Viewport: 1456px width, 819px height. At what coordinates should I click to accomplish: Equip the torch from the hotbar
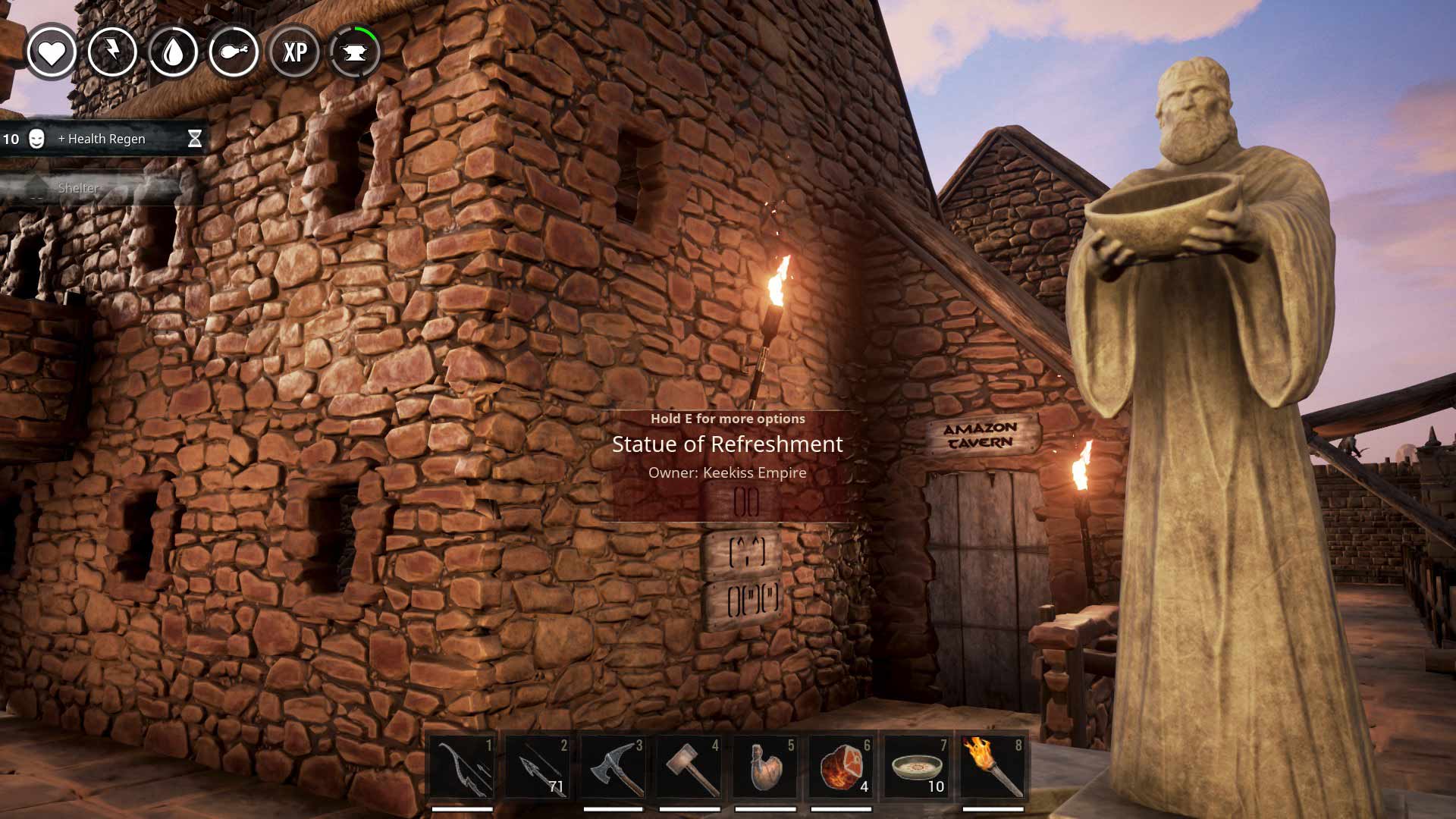coord(993,767)
